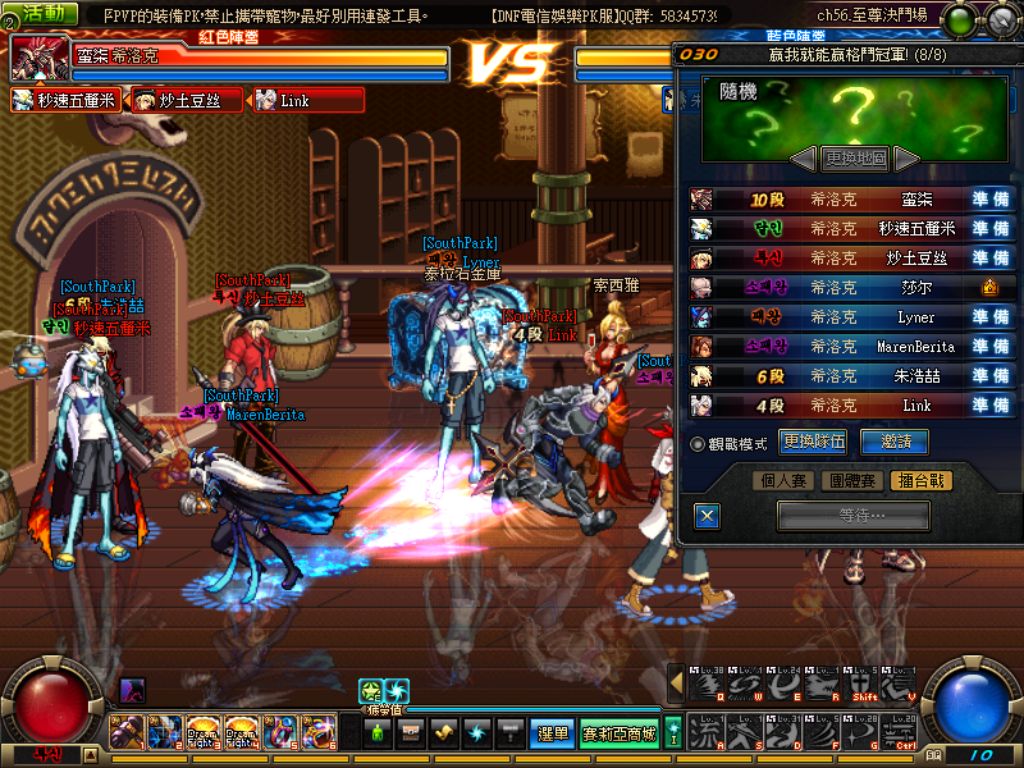
Task: Choose the Link row in the player list
Action: (852, 405)
